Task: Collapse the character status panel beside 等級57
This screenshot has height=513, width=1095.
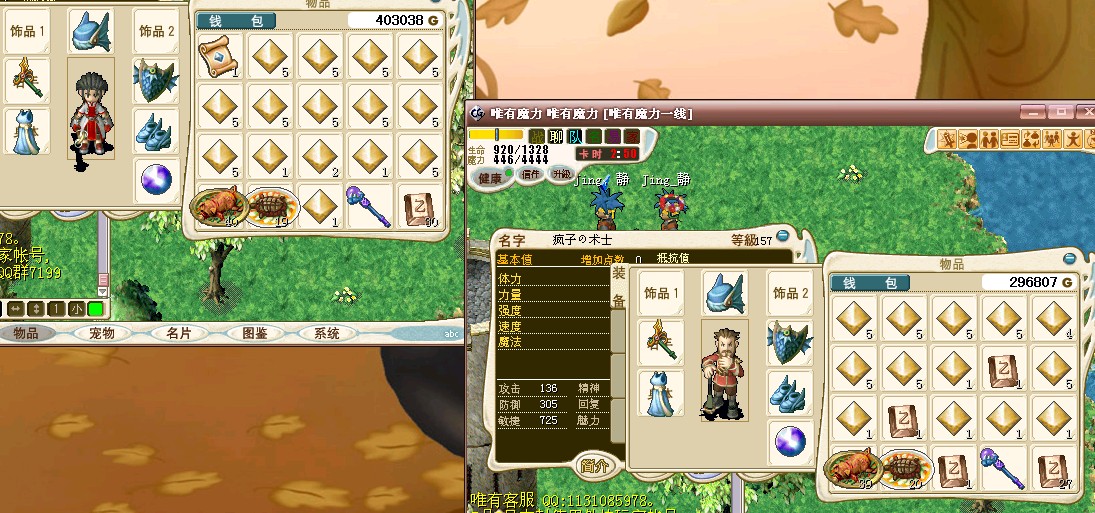Action: [783, 235]
